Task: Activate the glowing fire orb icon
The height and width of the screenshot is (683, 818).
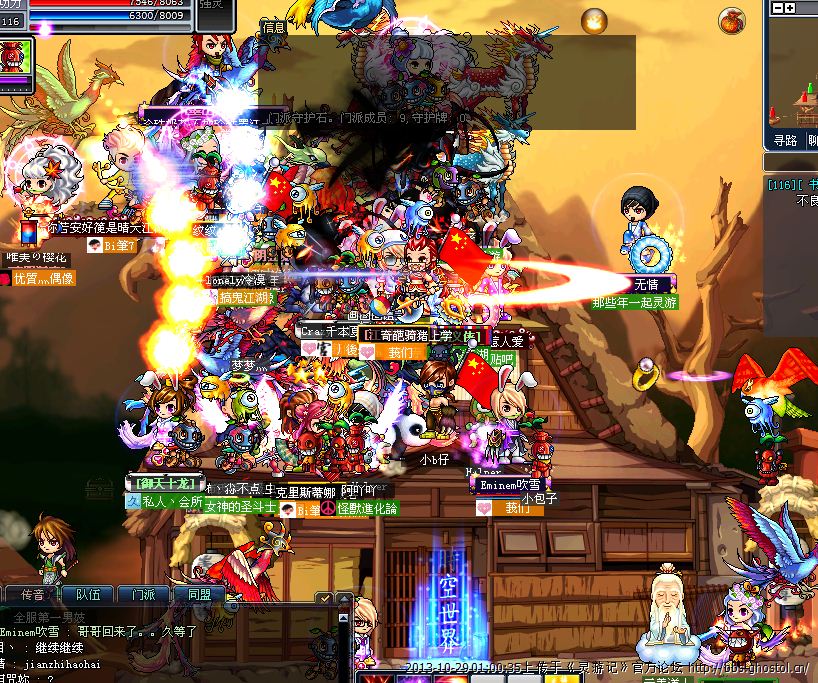Action: tap(595, 19)
